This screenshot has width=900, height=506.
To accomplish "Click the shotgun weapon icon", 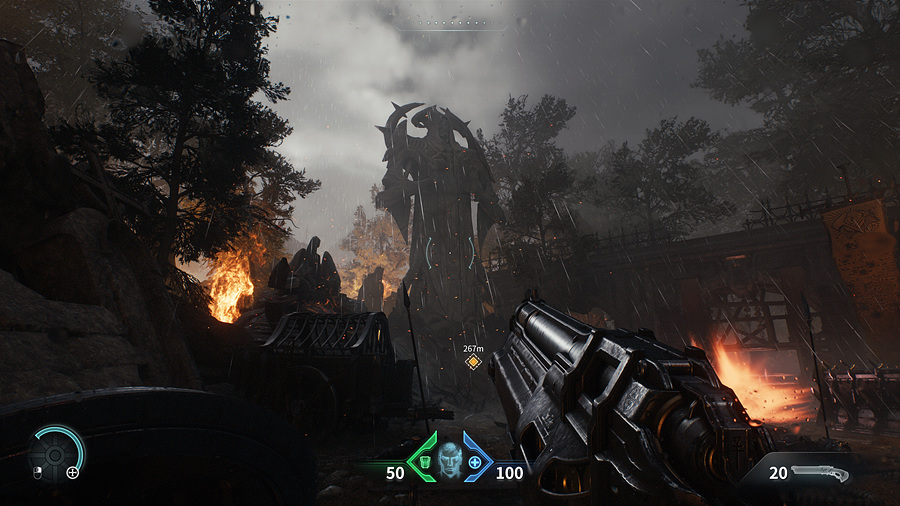I will point(819,473).
